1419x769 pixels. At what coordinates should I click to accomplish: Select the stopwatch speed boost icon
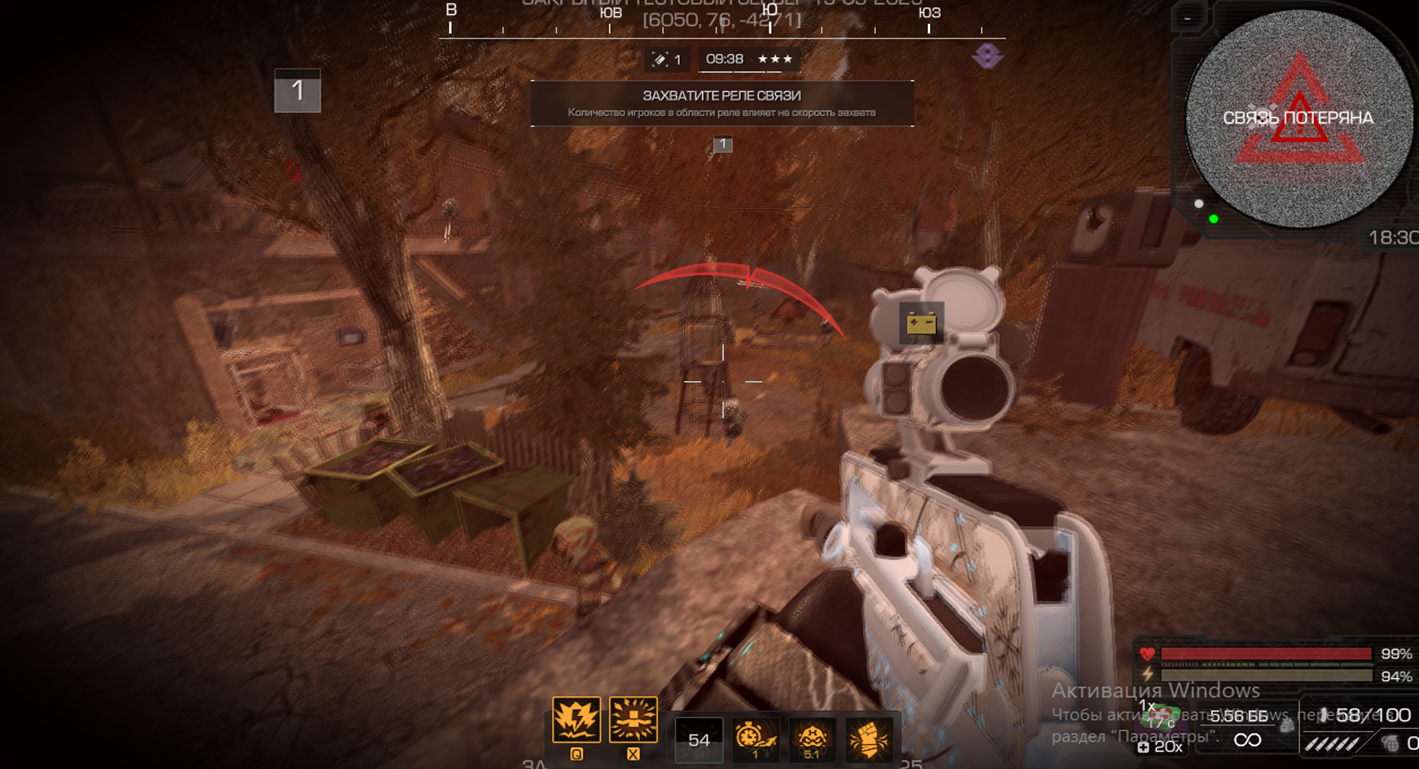(755, 739)
